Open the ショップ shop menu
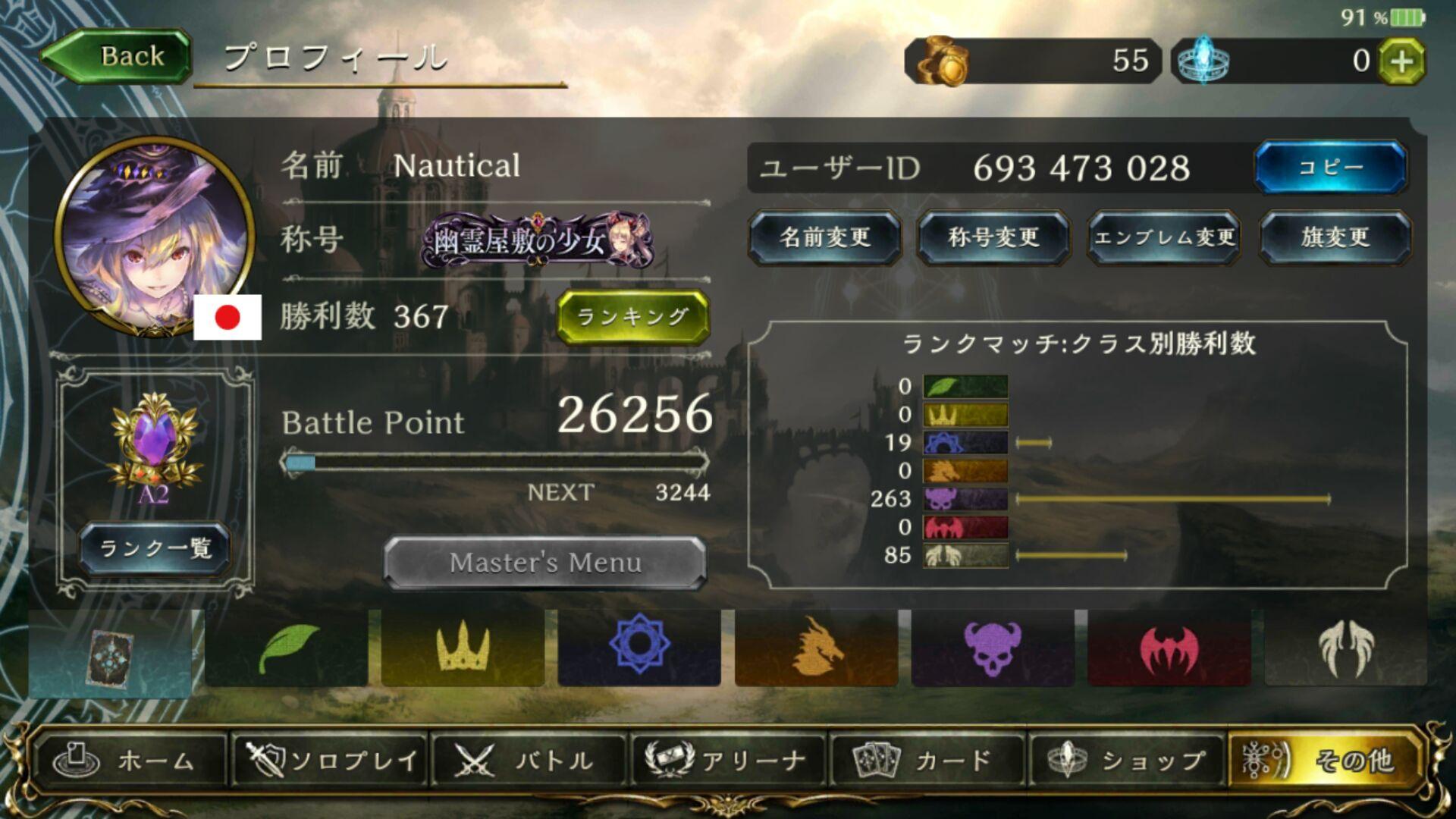Viewport: 1456px width, 819px height. point(1126,760)
